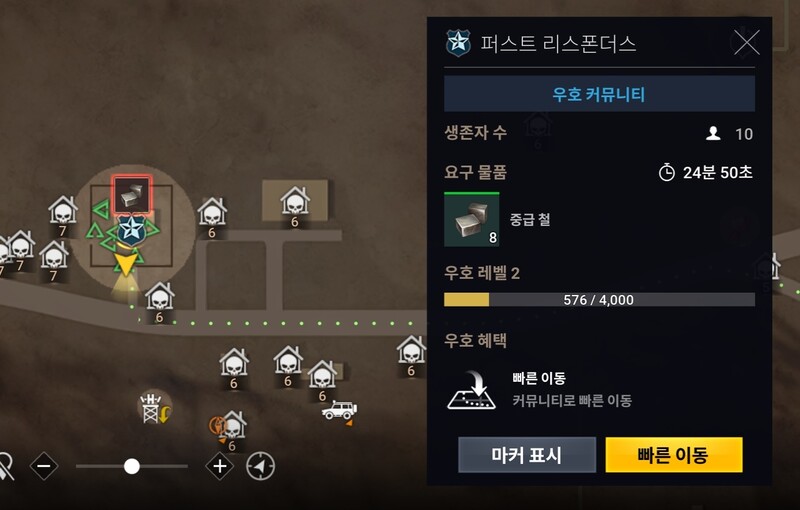
Task: Click the 빠른 이동 fast travel button
Action: pos(673,455)
